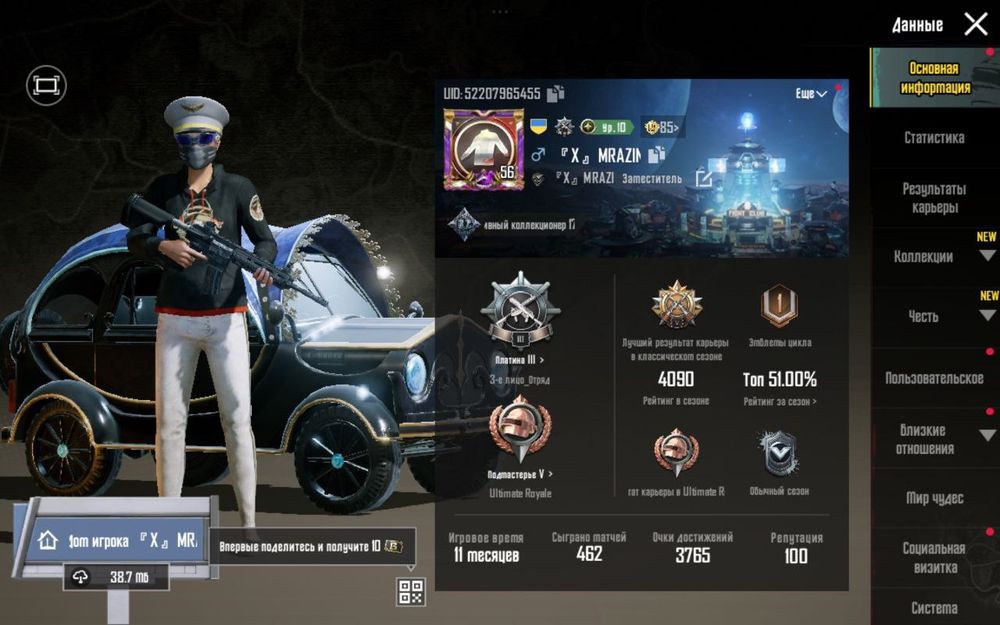Image resolution: width=1000 pixels, height=625 pixels.
Task: Toggle the fullscreen character view icon
Action: [x=45, y=86]
